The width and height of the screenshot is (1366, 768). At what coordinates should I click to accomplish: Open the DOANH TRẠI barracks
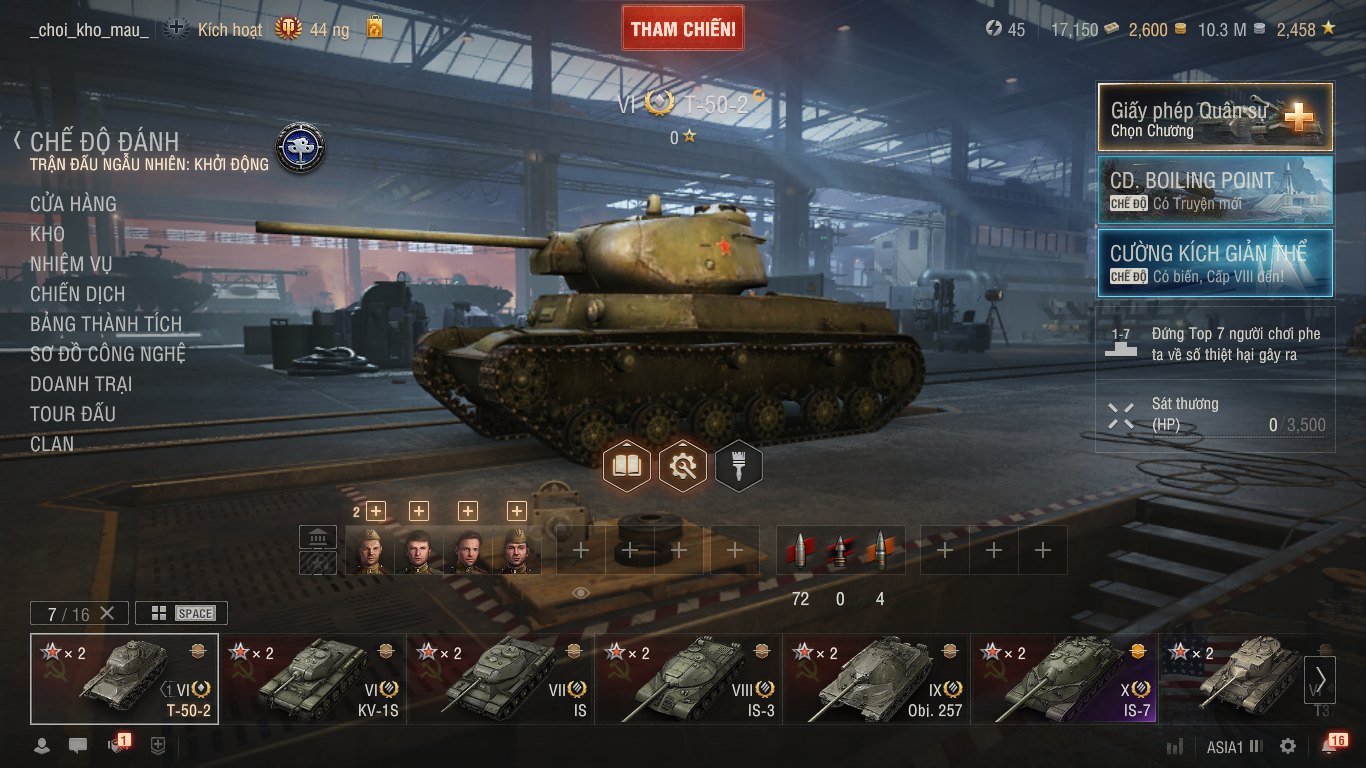[x=81, y=384]
